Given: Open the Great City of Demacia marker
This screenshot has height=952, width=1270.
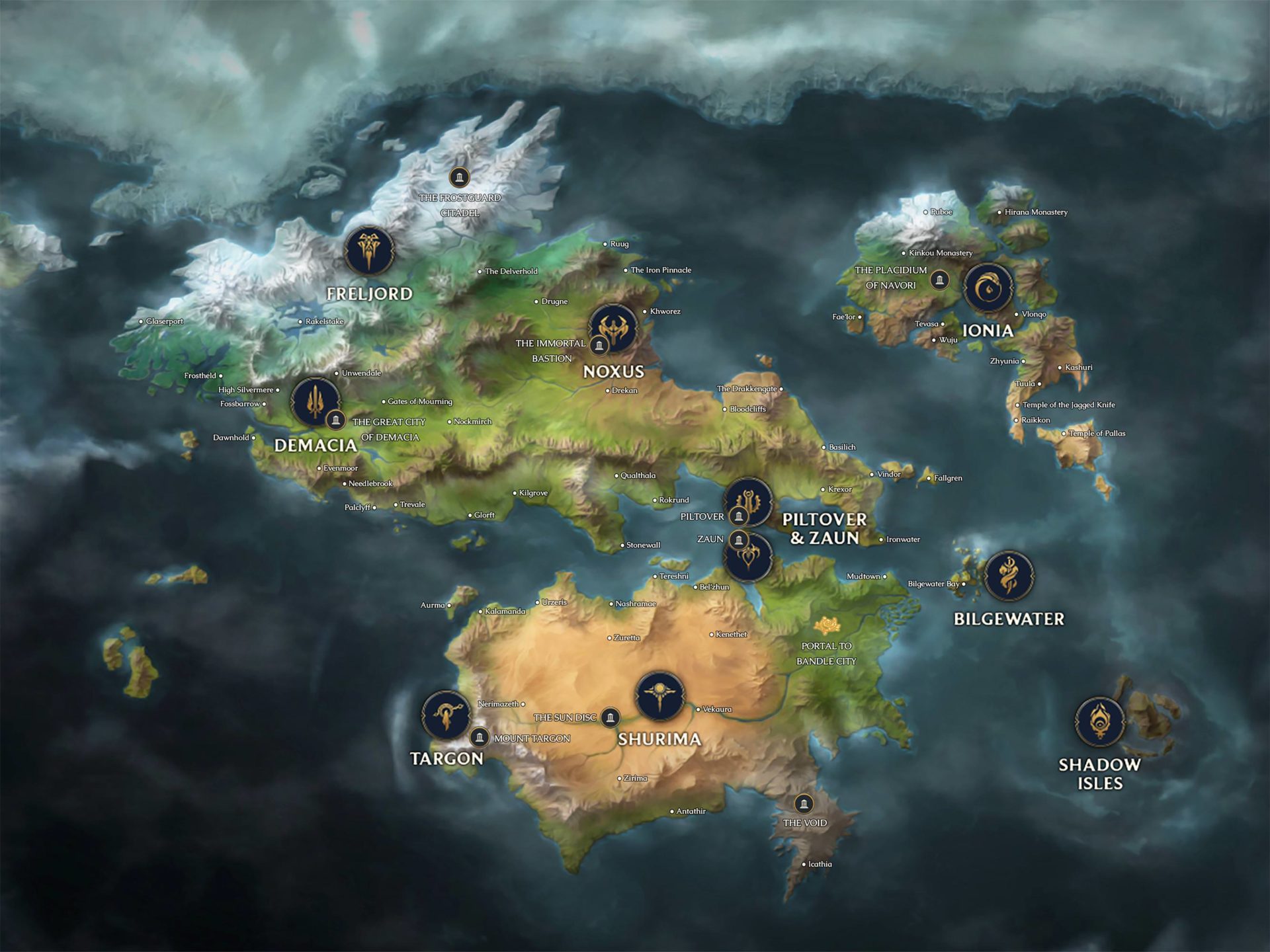Looking at the screenshot, I should (336, 420).
